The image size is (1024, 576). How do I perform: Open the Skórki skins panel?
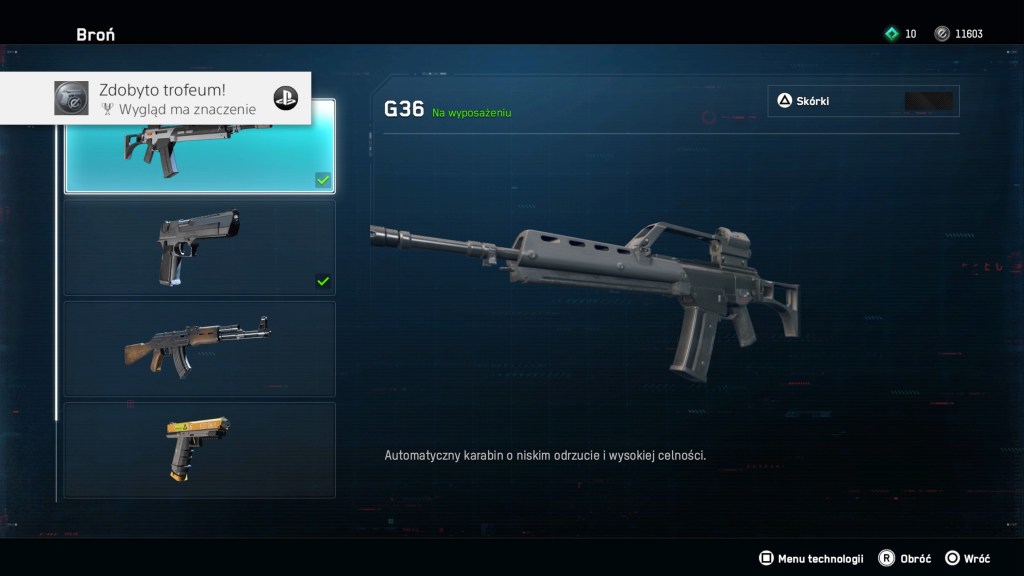(x=863, y=101)
